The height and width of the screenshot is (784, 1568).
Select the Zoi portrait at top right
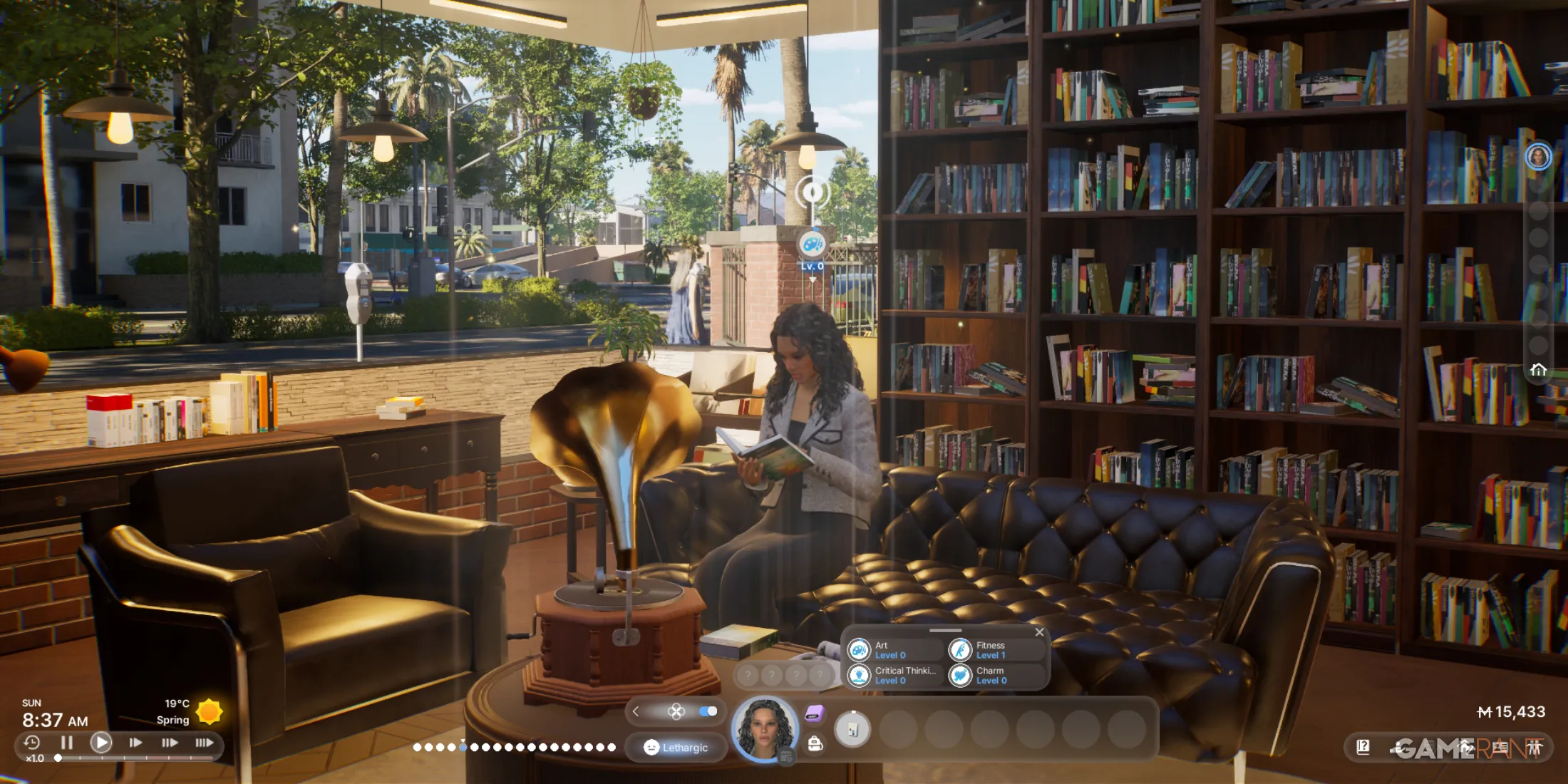tap(1538, 157)
